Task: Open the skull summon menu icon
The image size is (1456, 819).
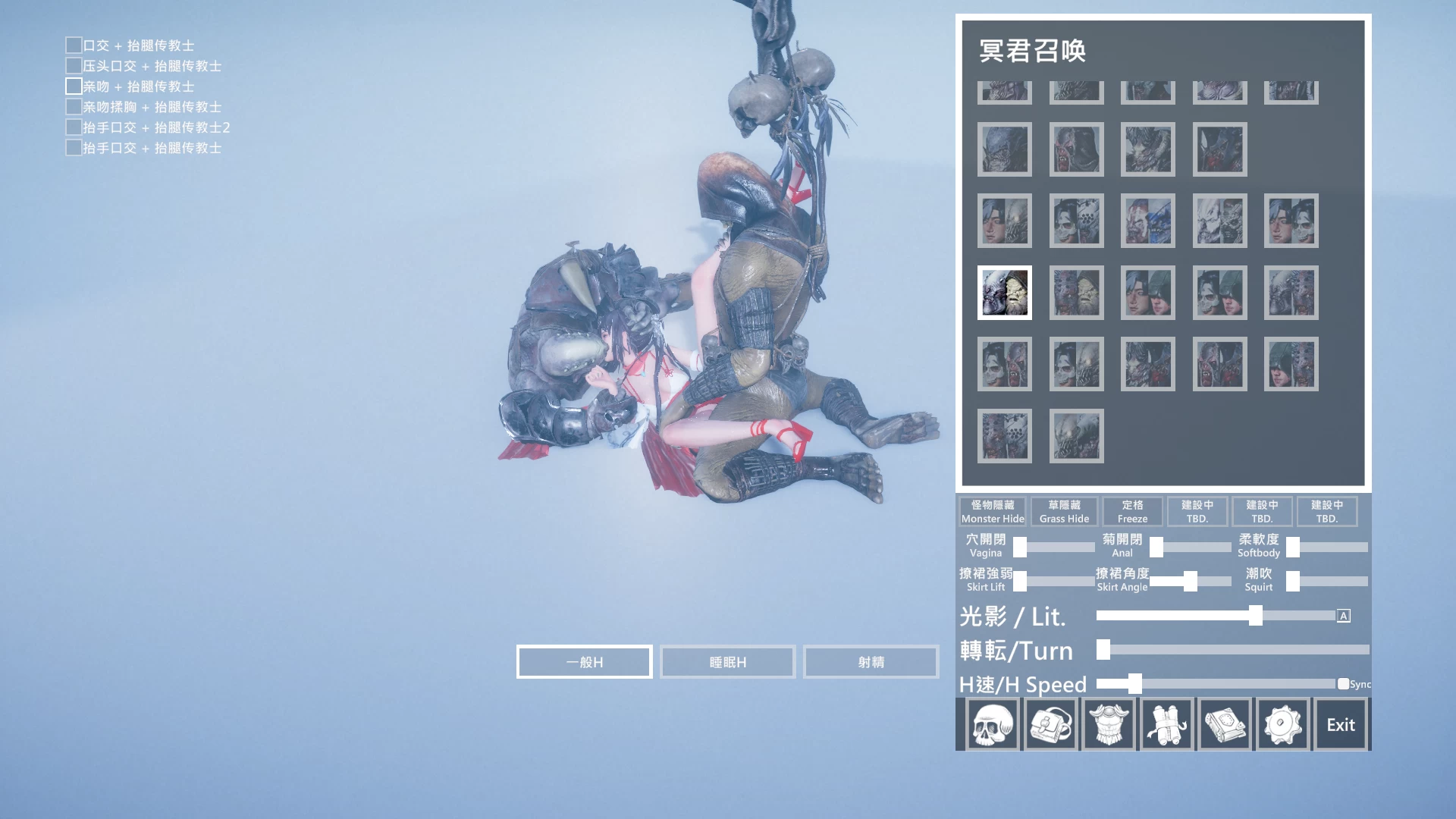Action: pyautogui.click(x=993, y=723)
